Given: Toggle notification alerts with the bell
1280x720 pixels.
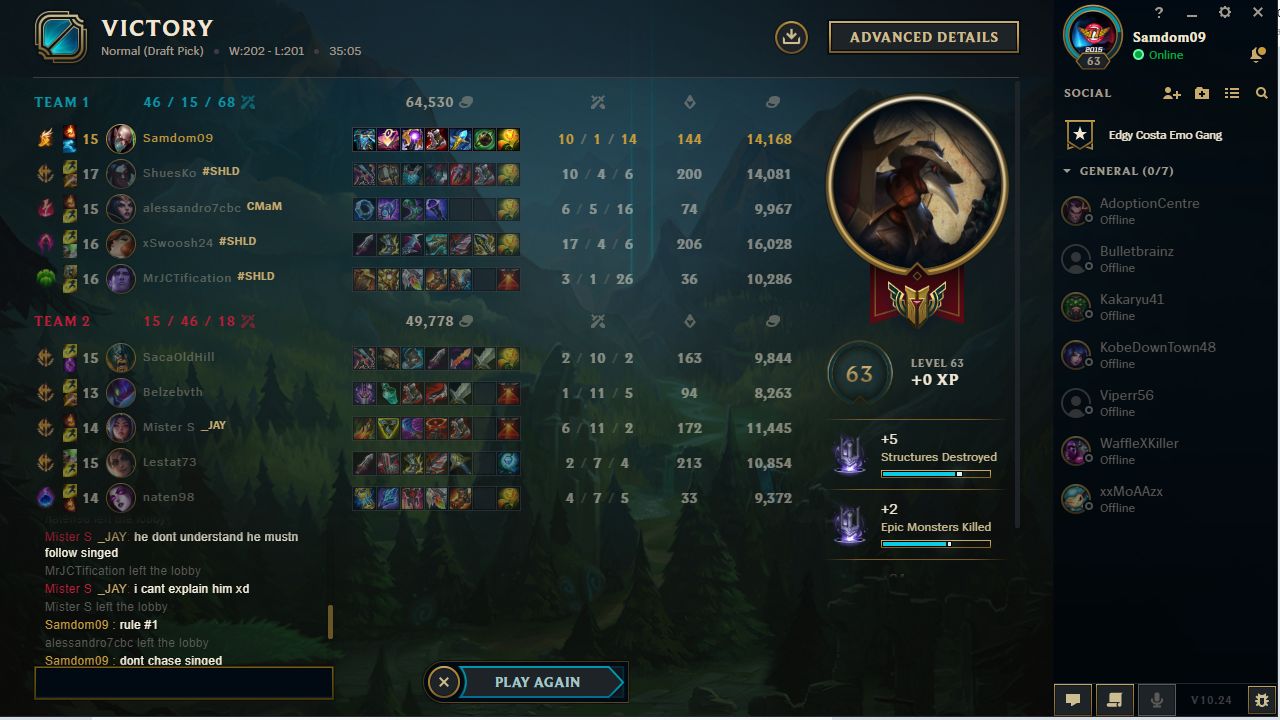Looking at the screenshot, I should click(x=1258, y=53).
